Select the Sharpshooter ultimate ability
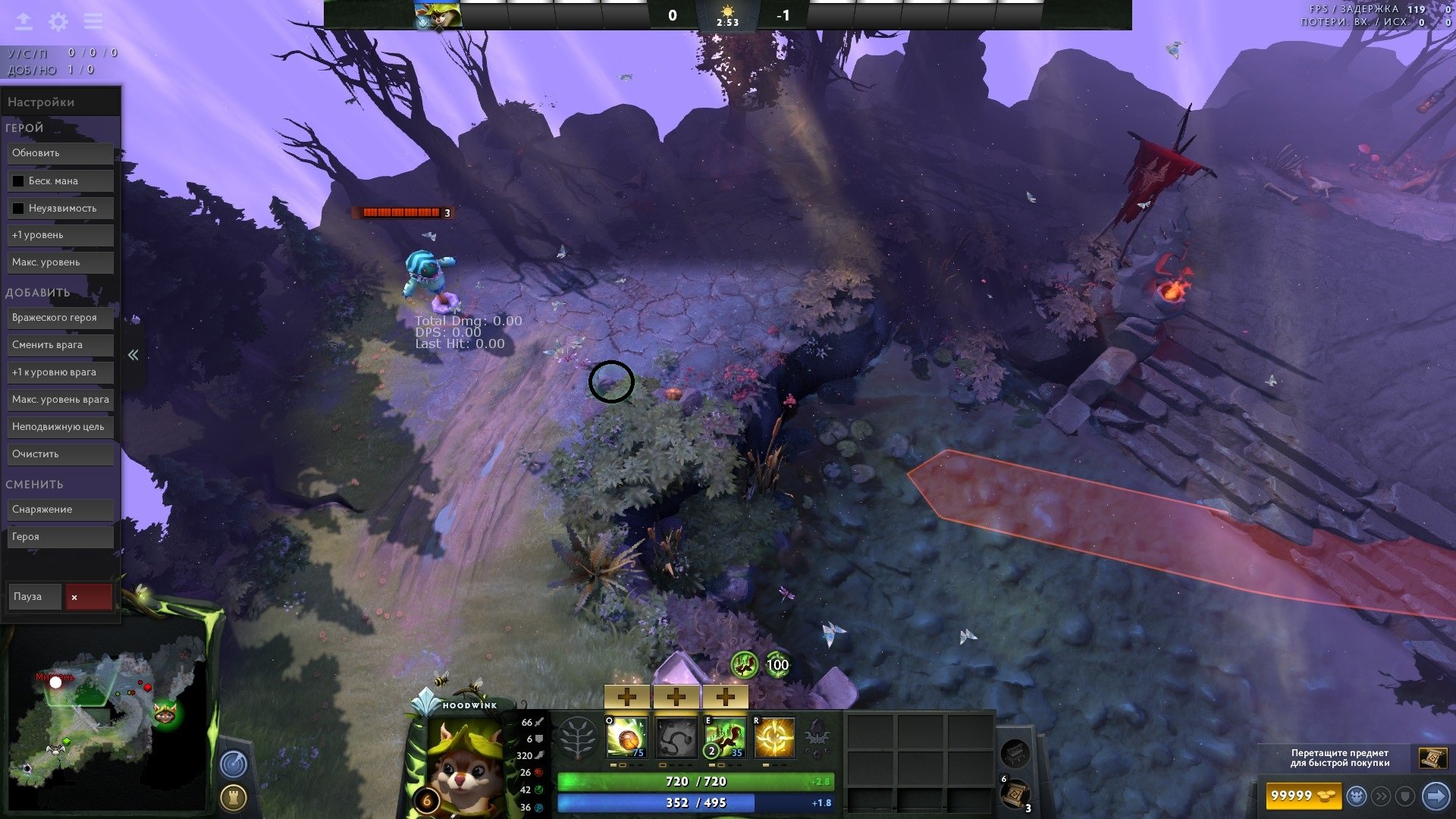Viewport: 1456px width, 819px height. pyautogui.click(x=774, y=738)
